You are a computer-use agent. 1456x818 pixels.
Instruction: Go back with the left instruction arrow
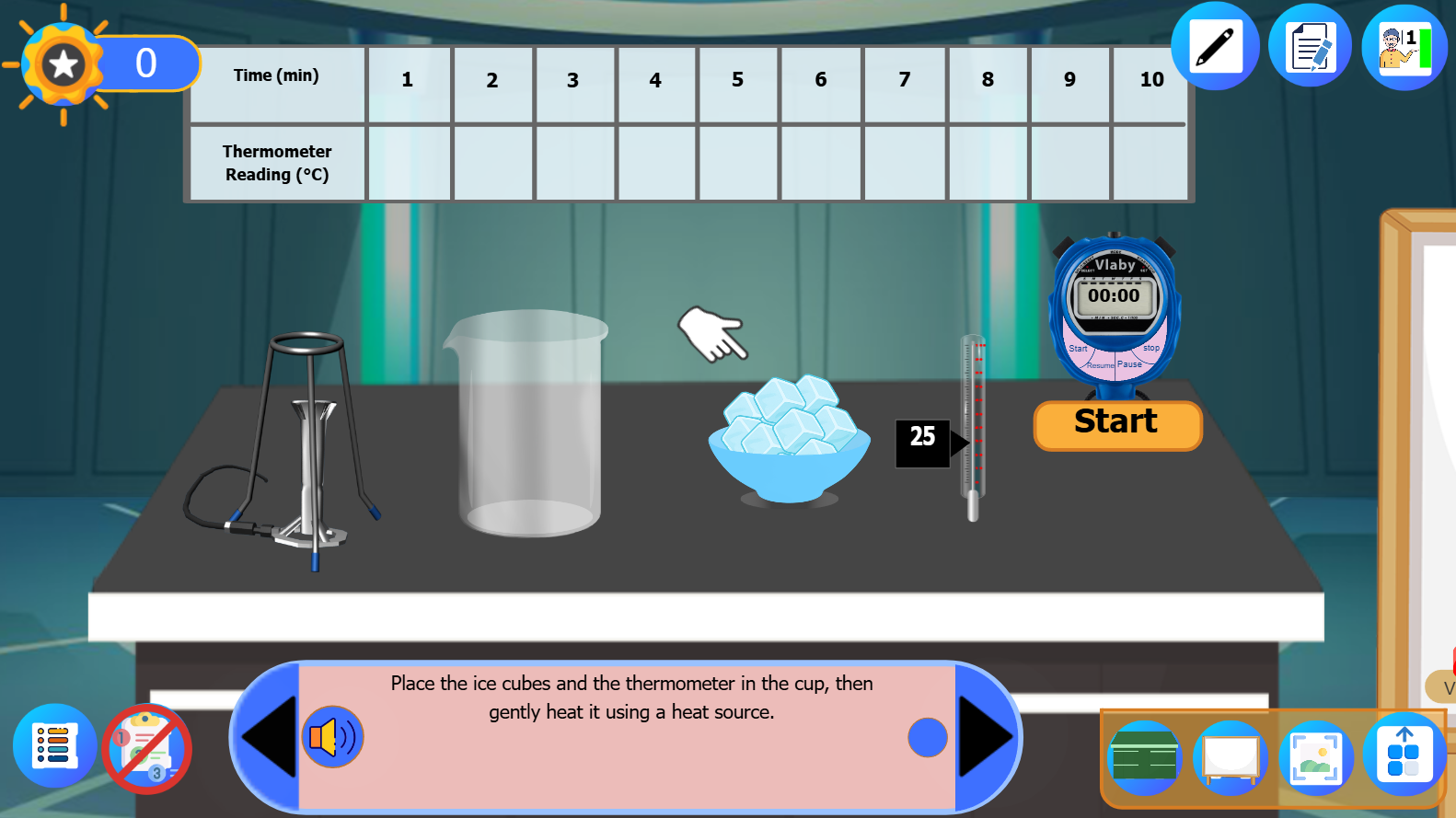tap(268, 736)
